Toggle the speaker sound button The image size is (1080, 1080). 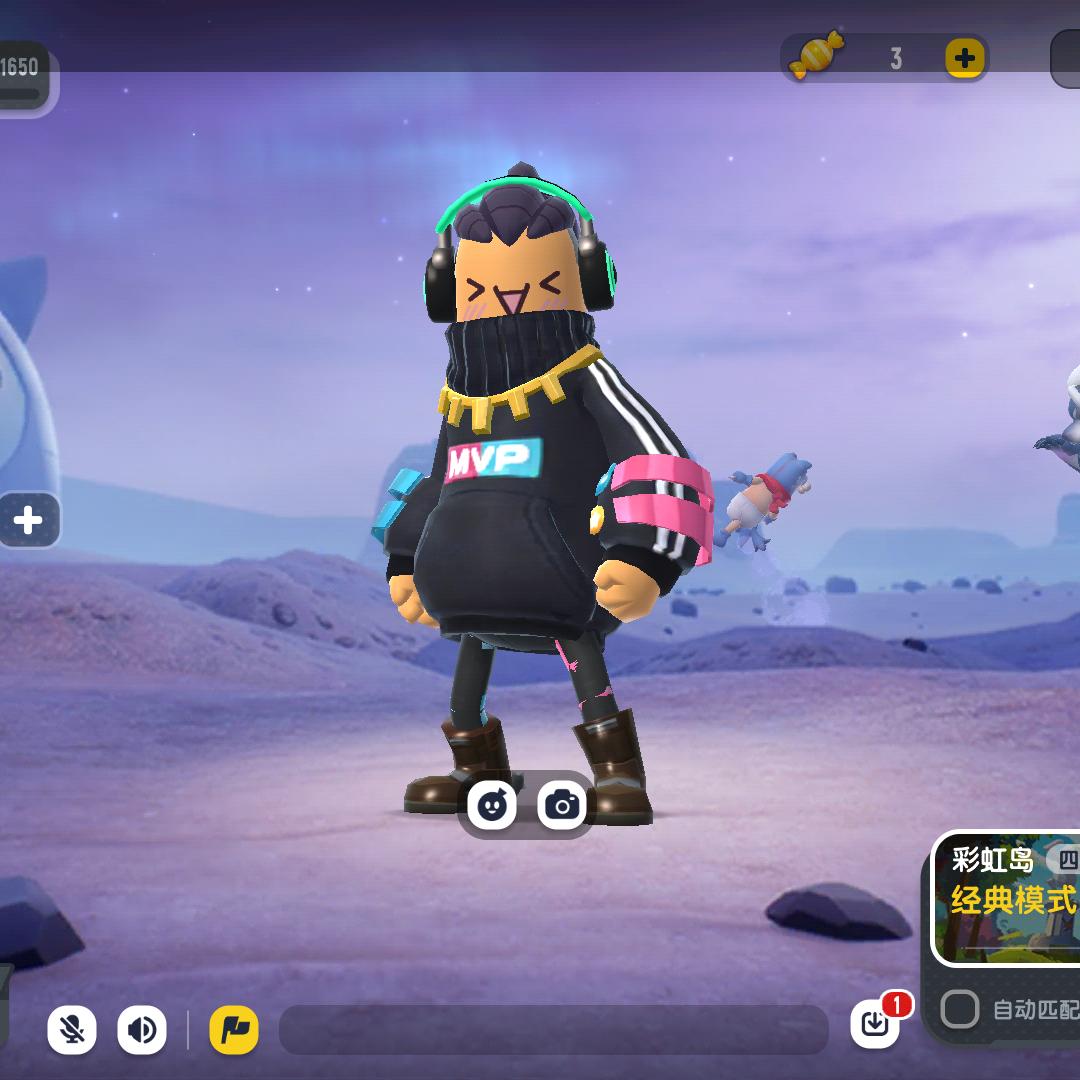(142, 1030)
